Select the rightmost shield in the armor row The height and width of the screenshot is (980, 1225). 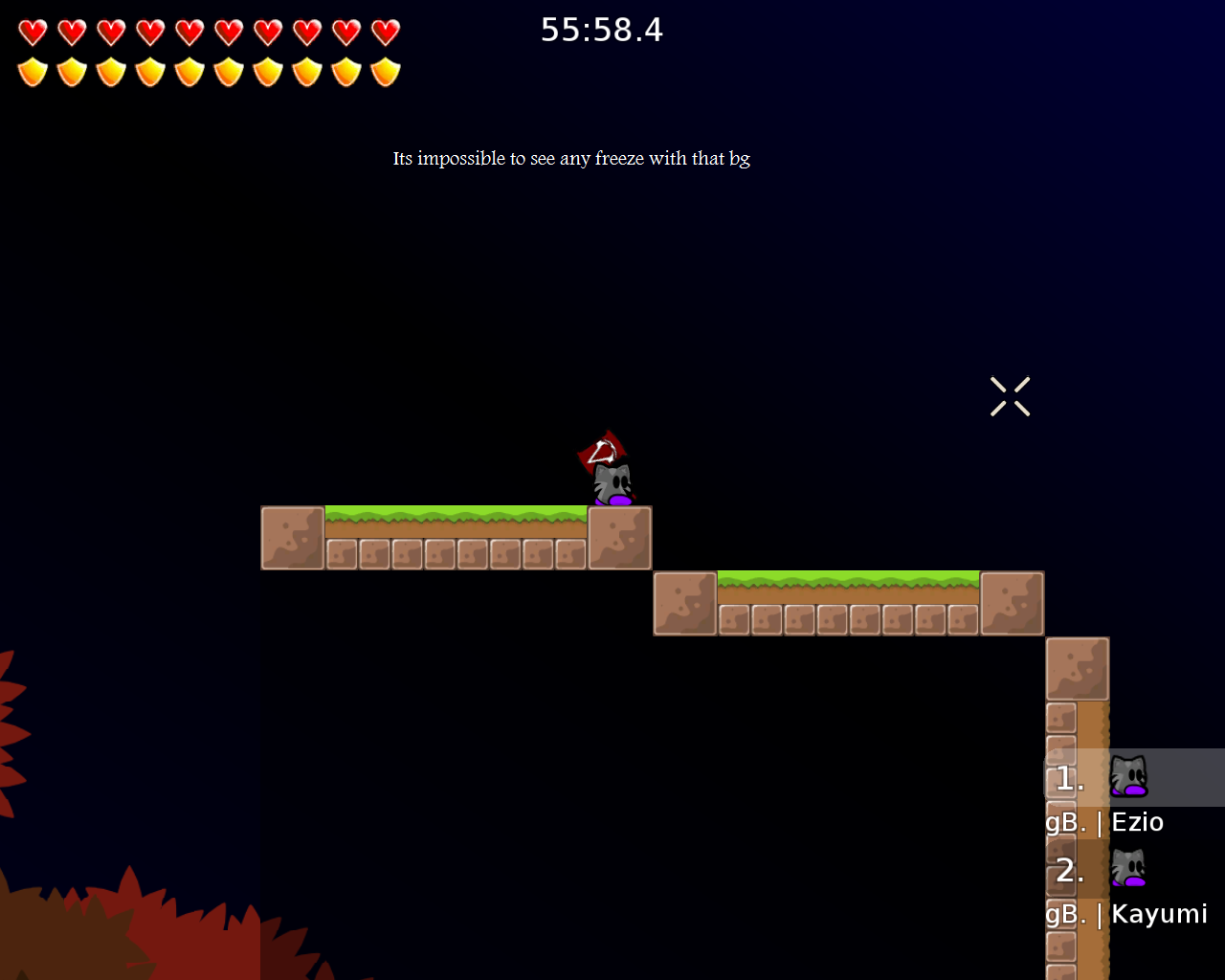tap(385, 70)
